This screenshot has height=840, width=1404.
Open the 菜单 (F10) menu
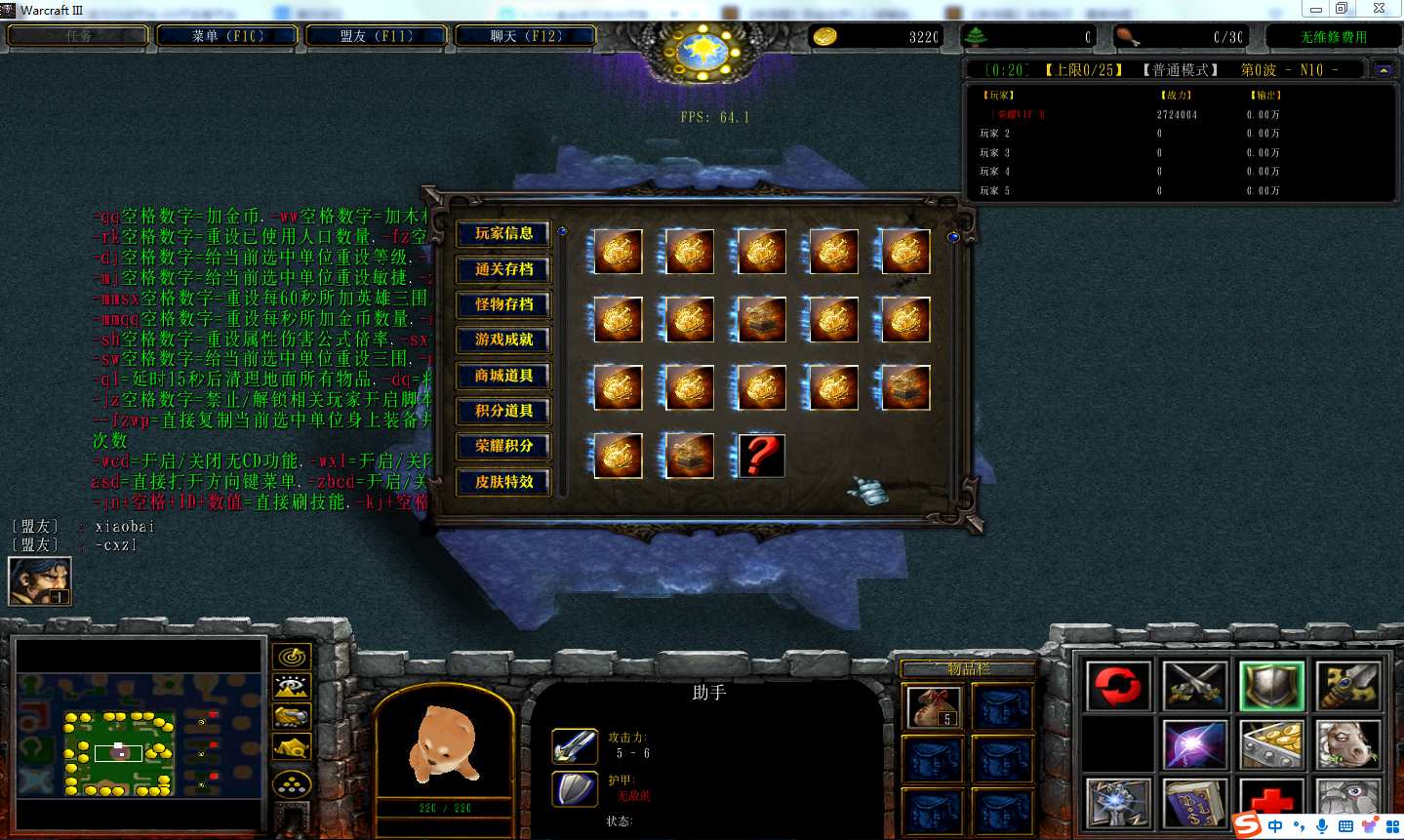(227, 36)
